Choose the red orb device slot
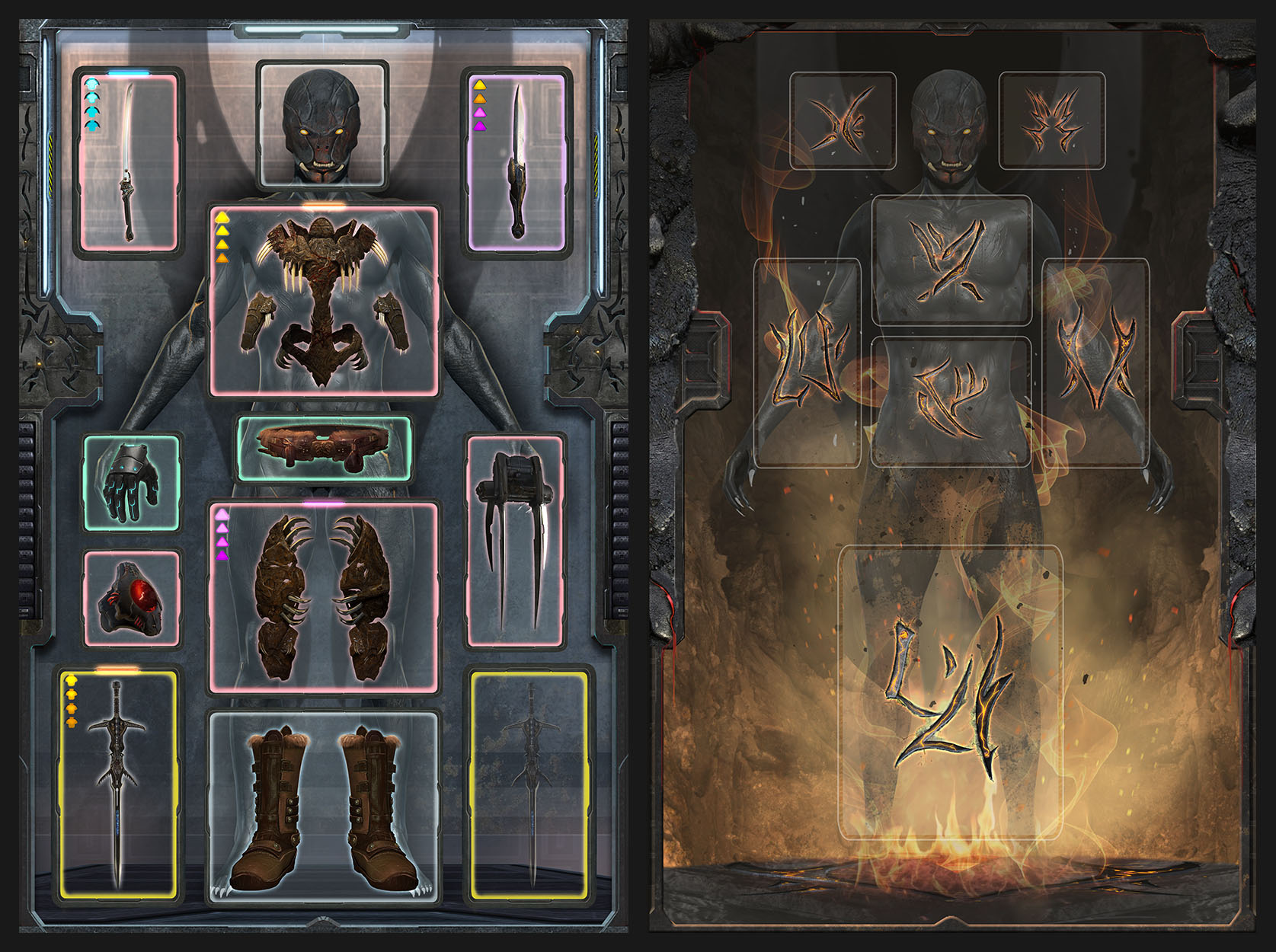 (x=132, y=599)
